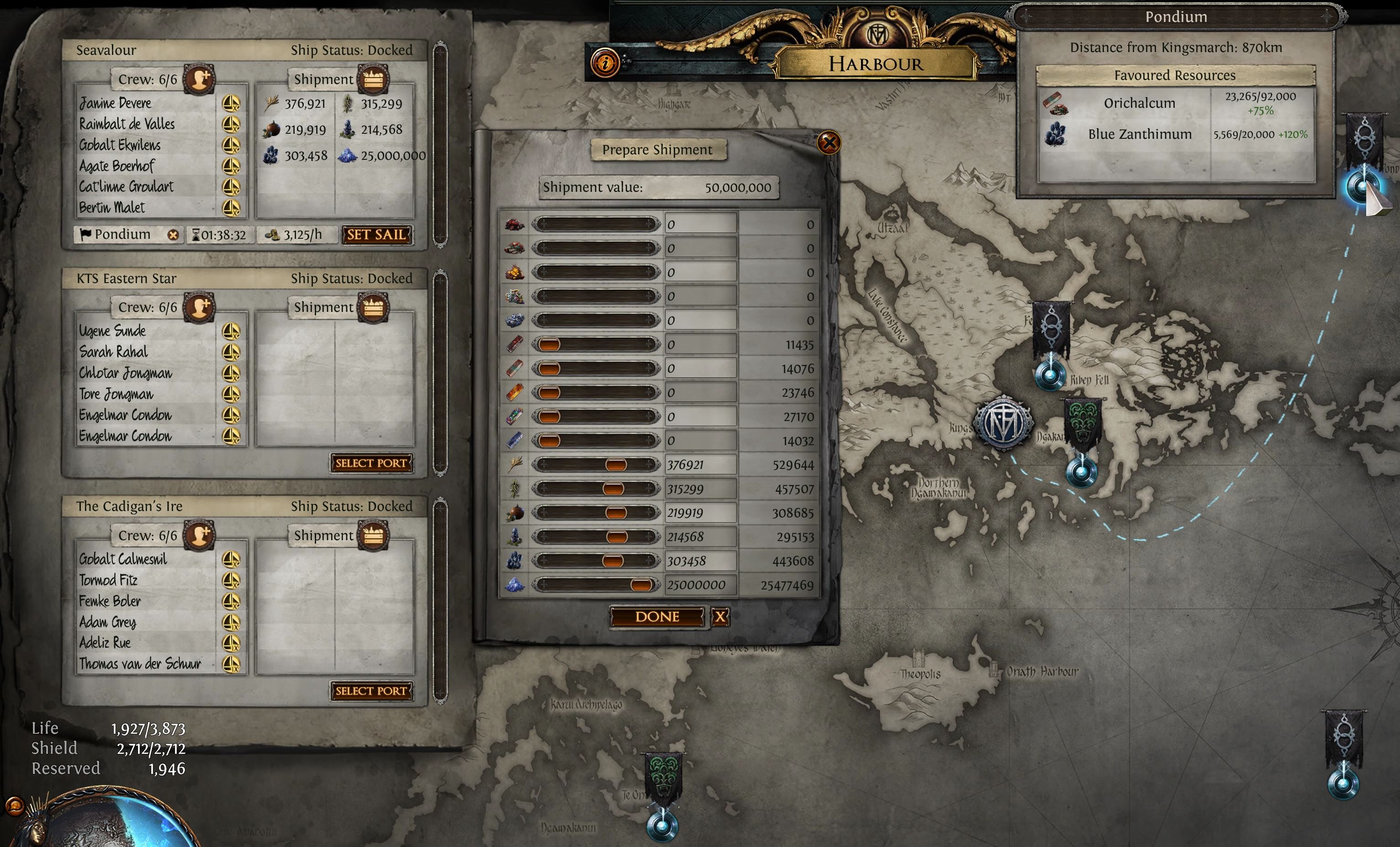
Task: Edit the 376921 quantity field
Action: coord(700,465)
